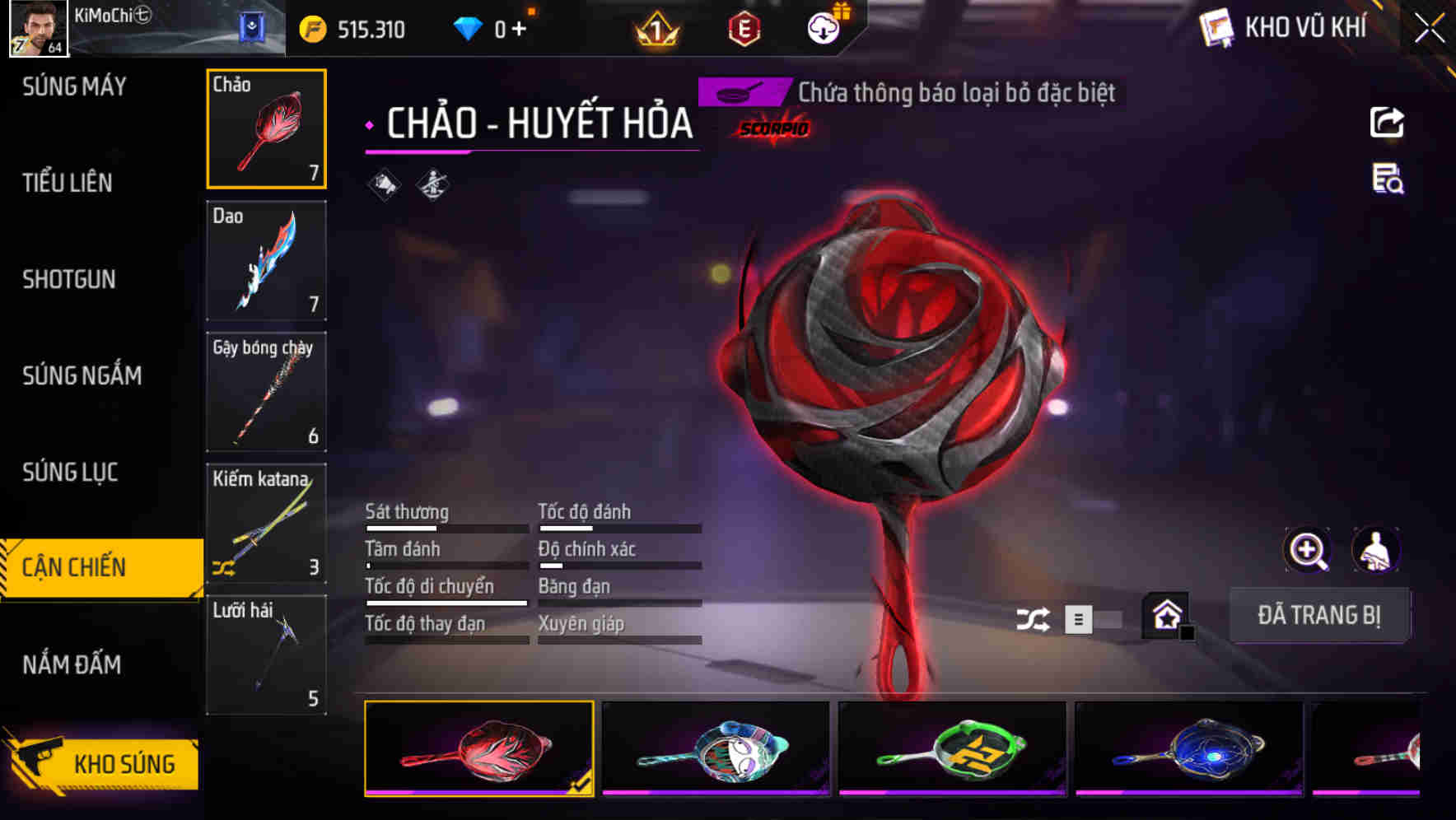Switch to the SHOTGUN weapon category
This screenshot has width=1456, height=820.
(x=68, y=280)
